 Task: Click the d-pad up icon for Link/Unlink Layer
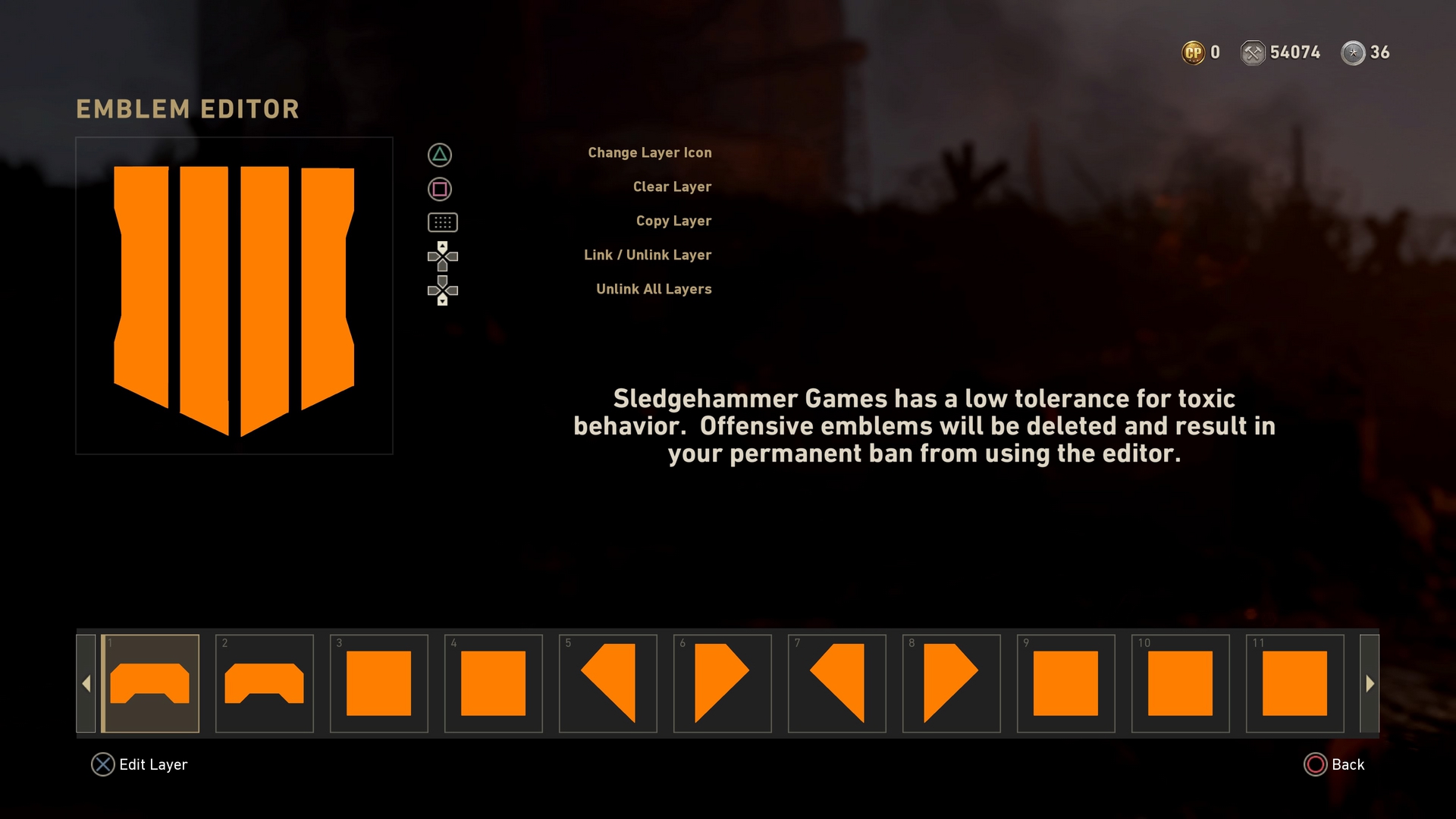click(443, 256)
